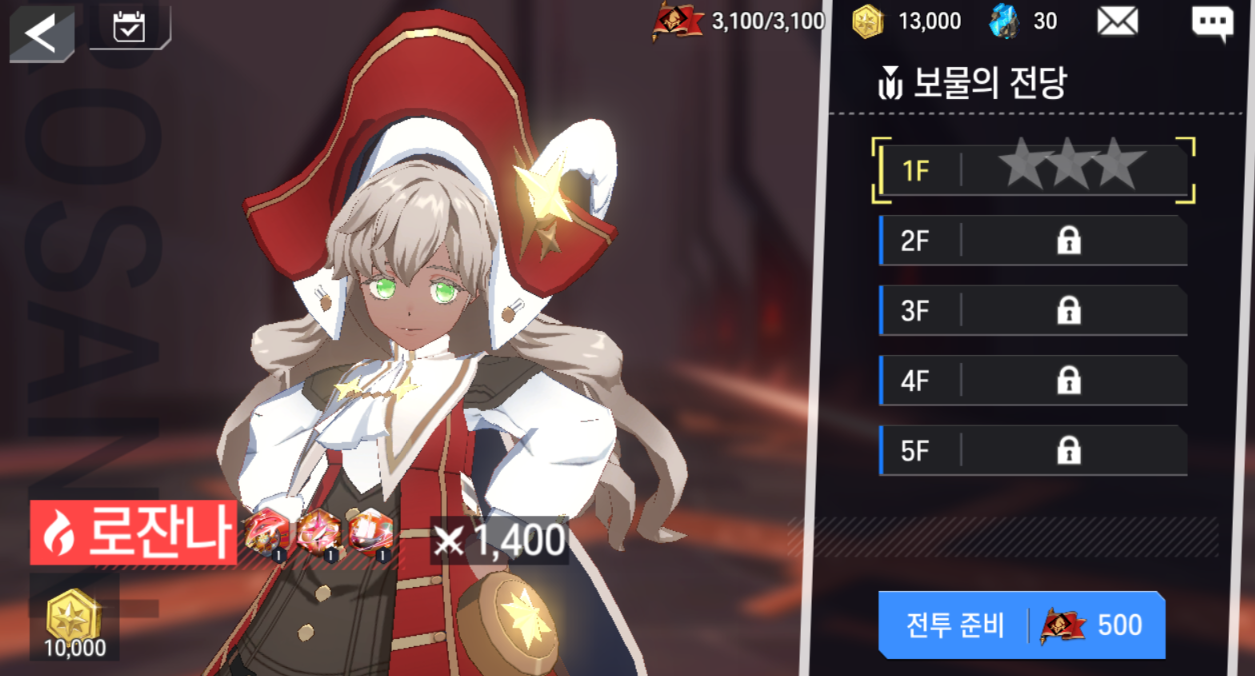The width and height of the screenshot is (1256, 676).
Task: Choose the locked 4F floor row
Action: [1033, 380]
